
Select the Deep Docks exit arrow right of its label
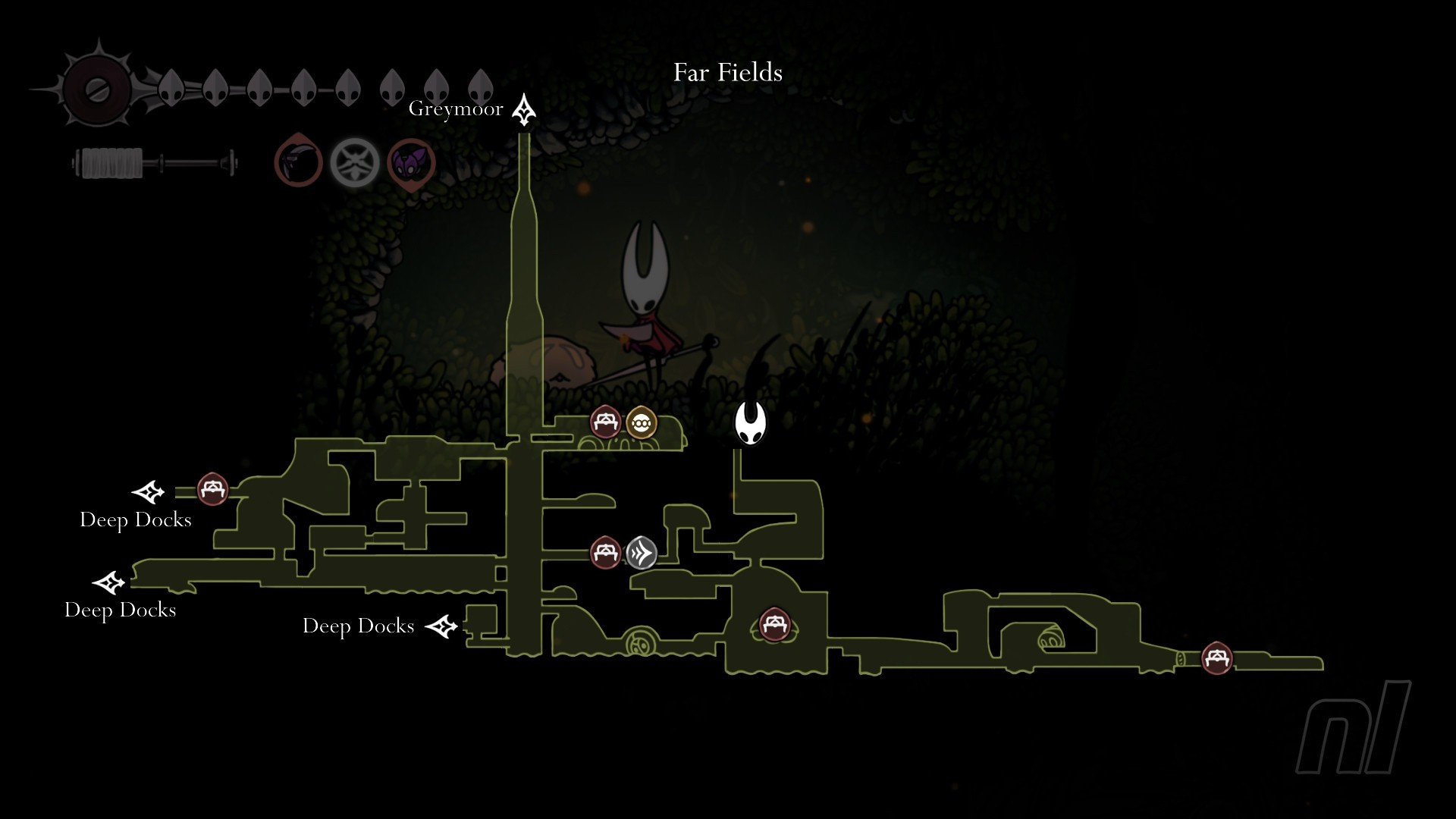441,626
